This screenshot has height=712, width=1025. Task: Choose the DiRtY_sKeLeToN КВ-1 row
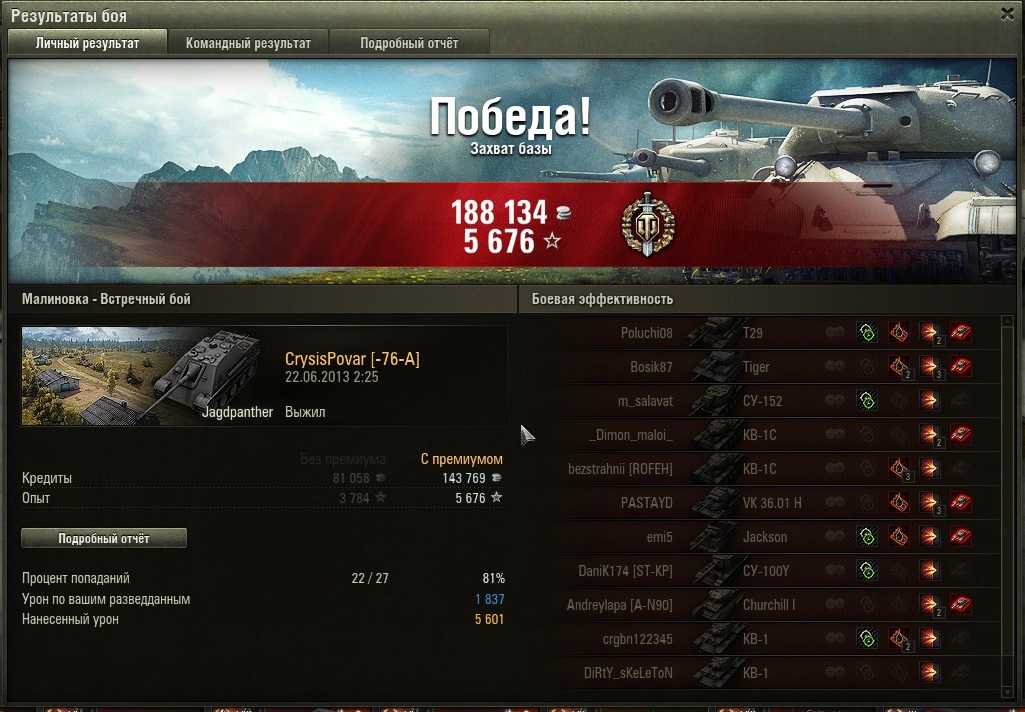tap(760, 673)
